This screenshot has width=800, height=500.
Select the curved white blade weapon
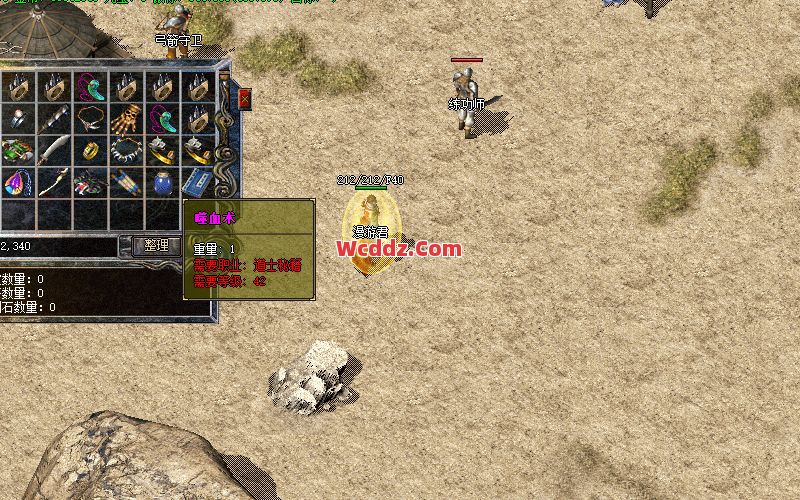[x=54, y=150]
